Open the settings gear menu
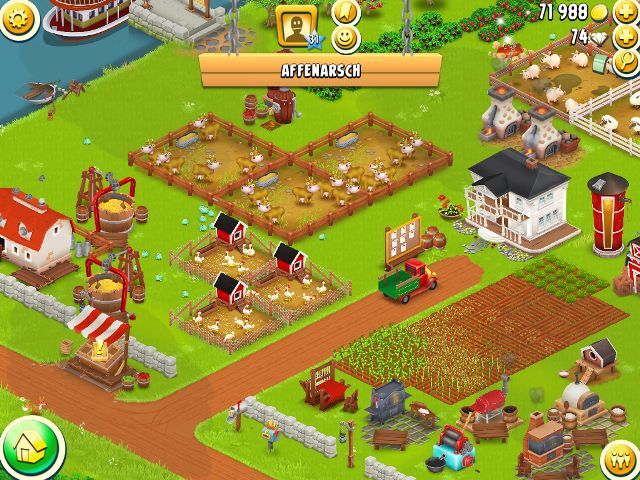 pyautogui.click(x=17, y=17)
